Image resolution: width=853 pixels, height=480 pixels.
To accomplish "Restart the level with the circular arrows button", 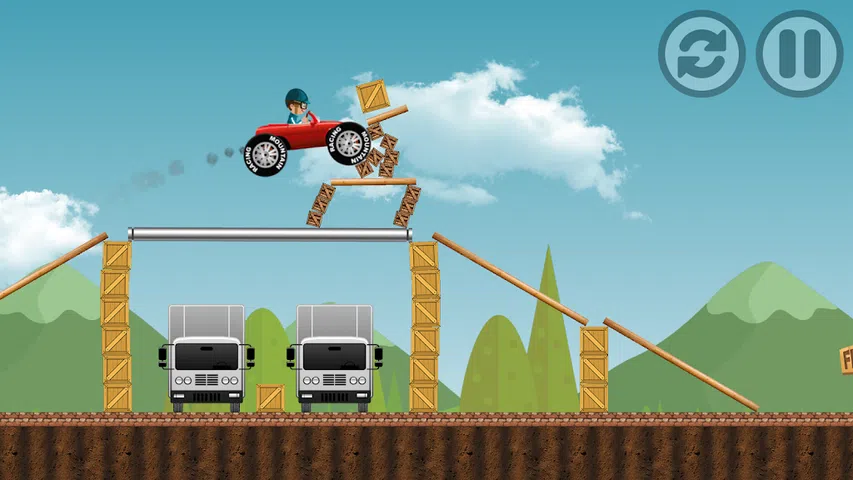I will click(701, 54).
